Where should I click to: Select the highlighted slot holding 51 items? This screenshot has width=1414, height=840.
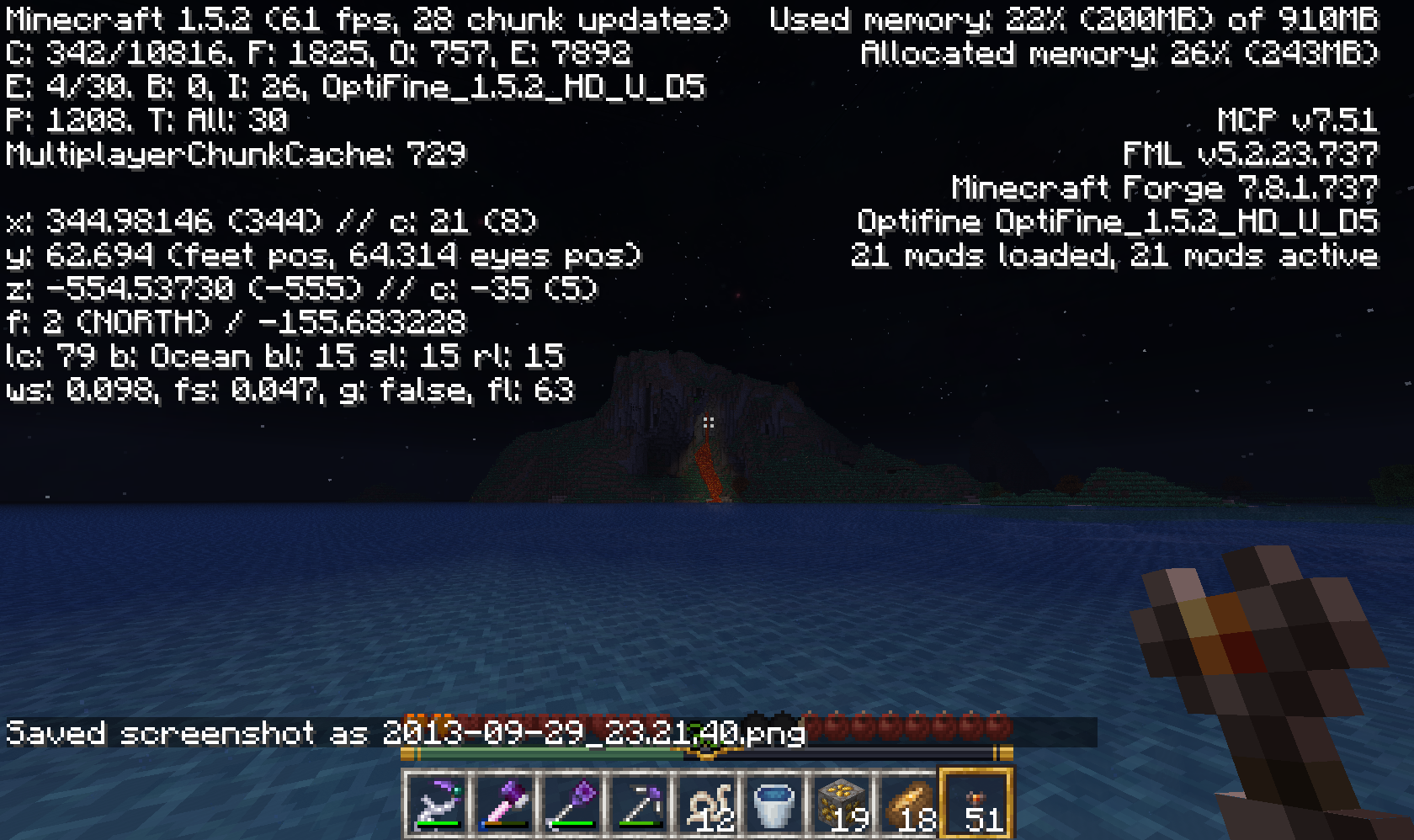[976, 804]
